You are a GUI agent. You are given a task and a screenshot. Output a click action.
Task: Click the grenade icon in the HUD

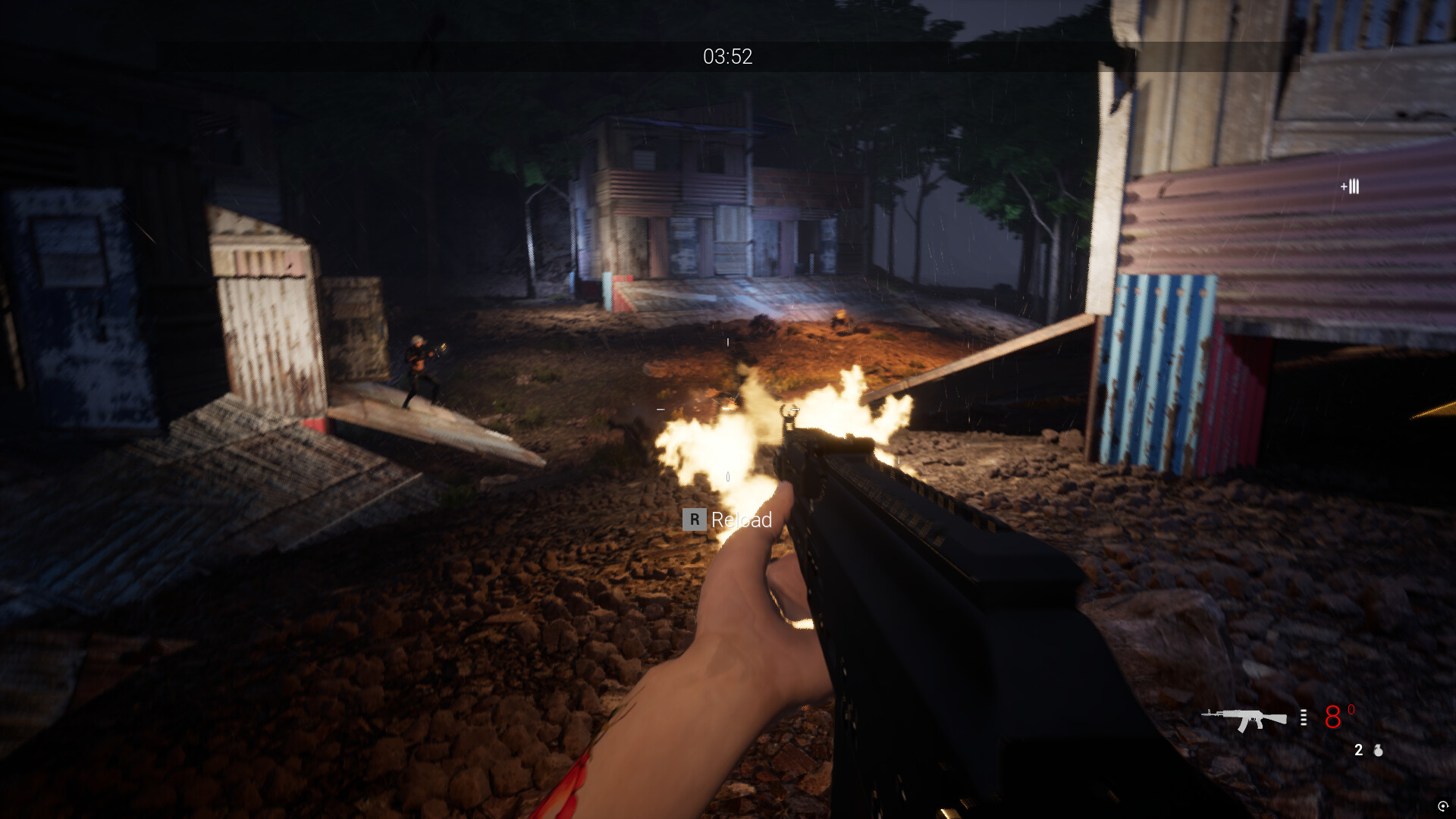coord(1379,751)
